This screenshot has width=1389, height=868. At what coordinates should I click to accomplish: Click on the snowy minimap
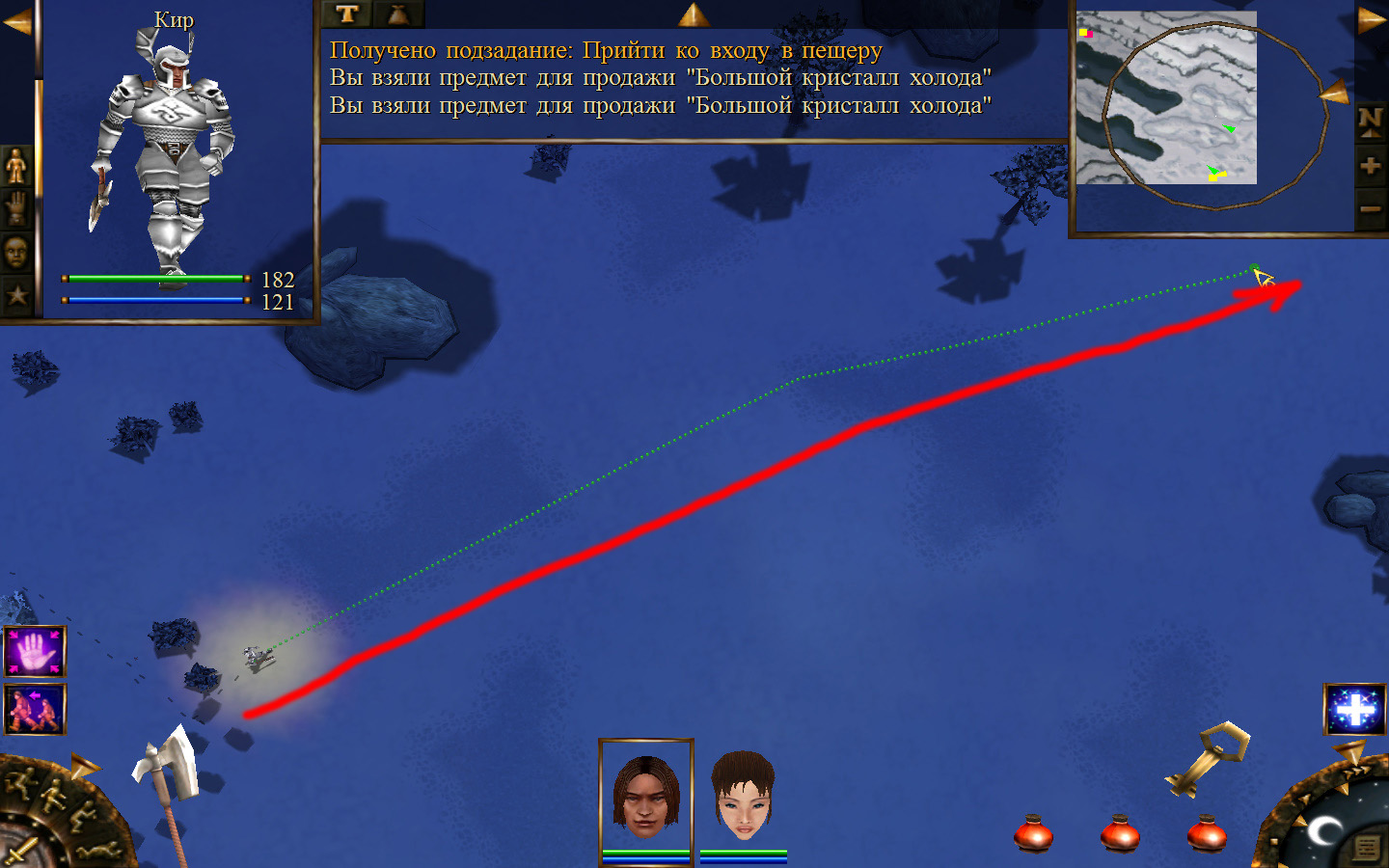pos(1165,97)
